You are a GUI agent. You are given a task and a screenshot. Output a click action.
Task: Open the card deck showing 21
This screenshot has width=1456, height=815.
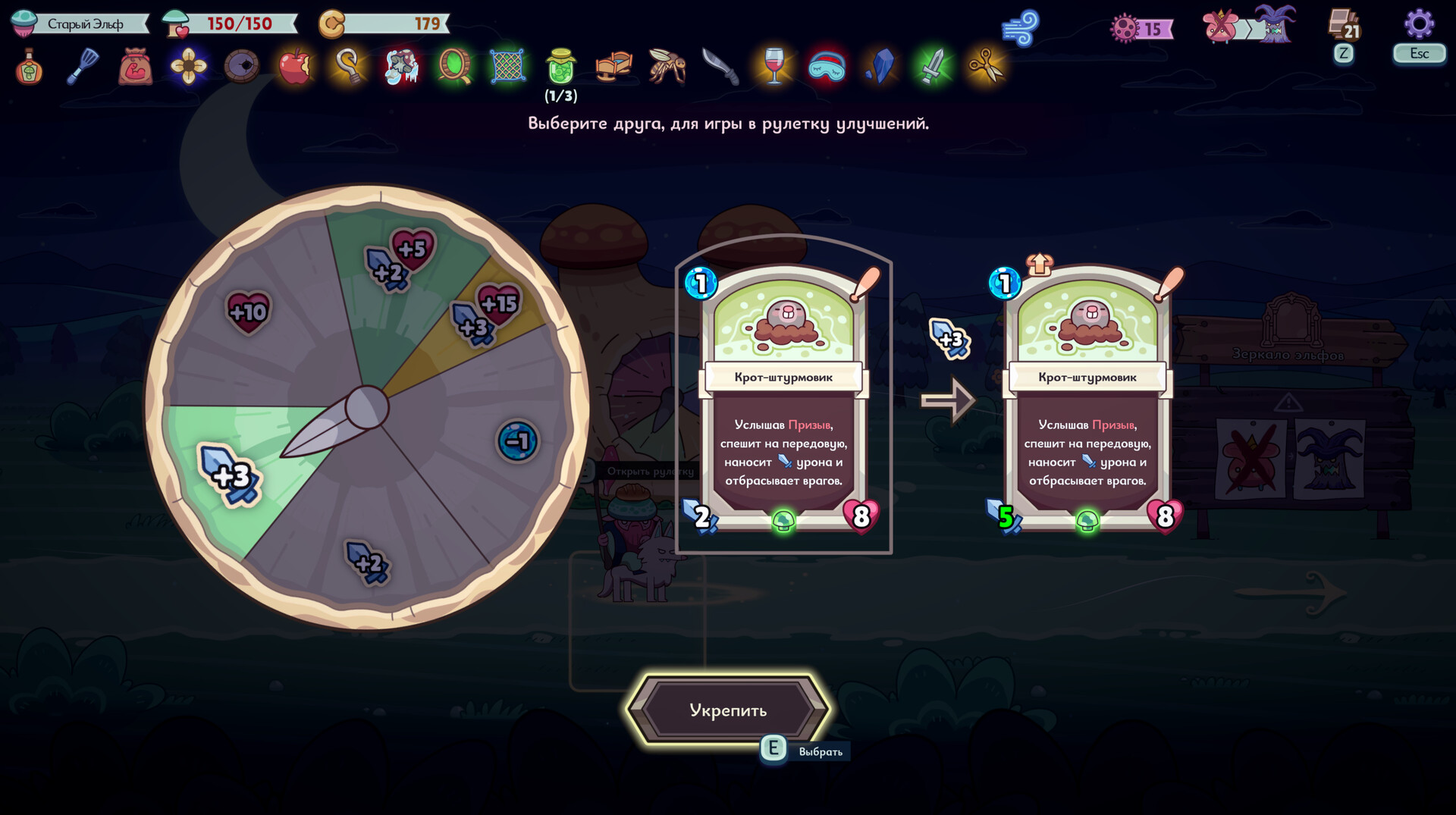(1344, 24)
